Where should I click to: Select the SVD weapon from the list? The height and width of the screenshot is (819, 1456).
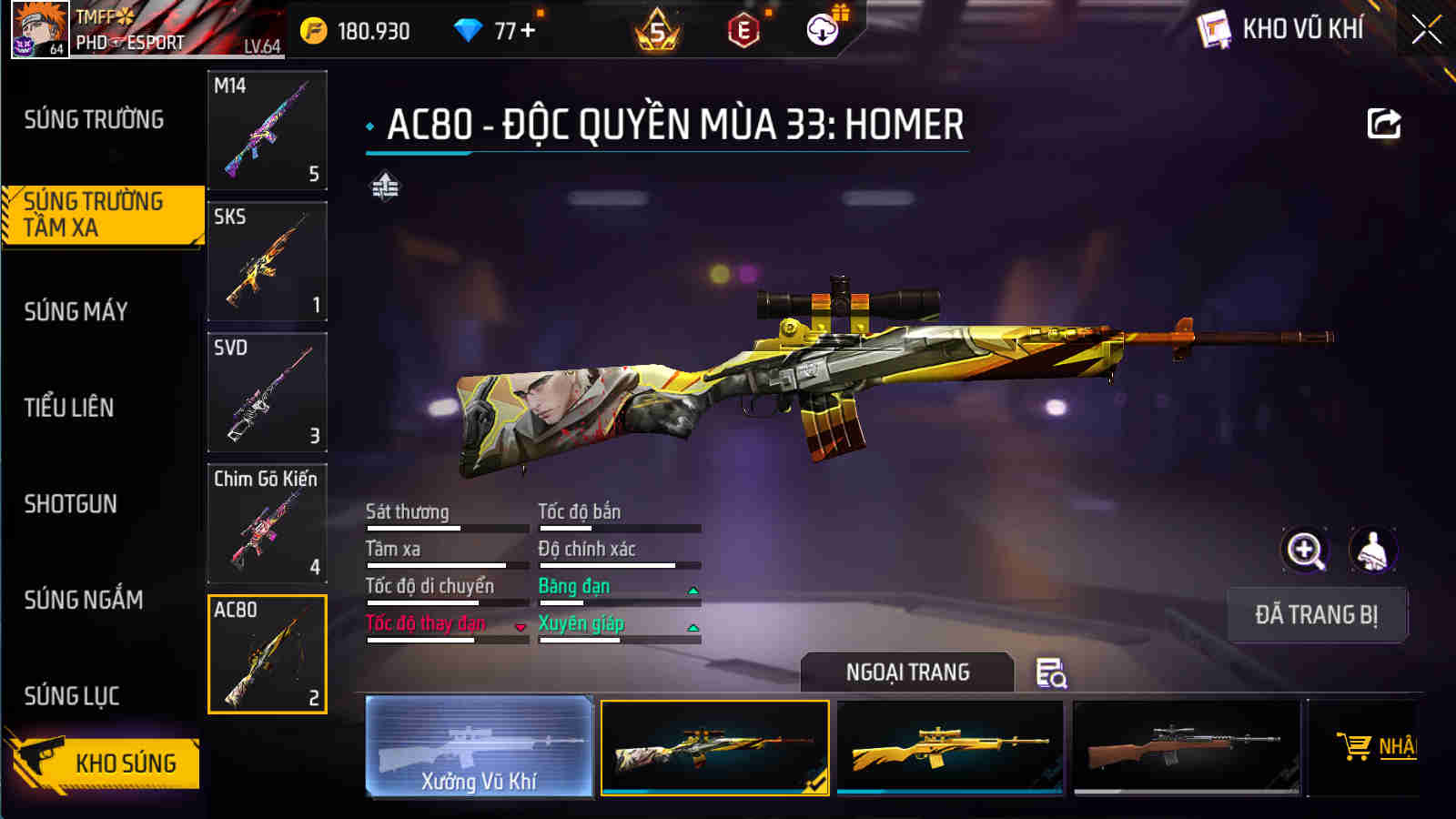tap(267, 391)
